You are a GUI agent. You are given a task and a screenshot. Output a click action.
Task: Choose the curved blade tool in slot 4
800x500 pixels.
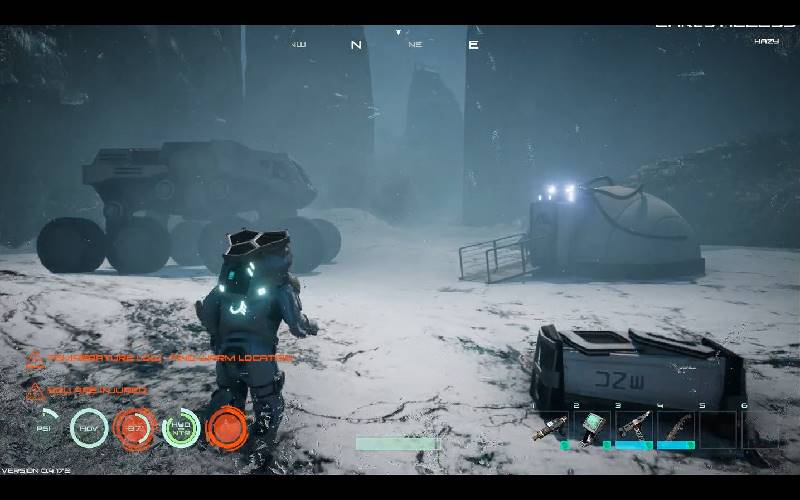[x=678, y=427]
